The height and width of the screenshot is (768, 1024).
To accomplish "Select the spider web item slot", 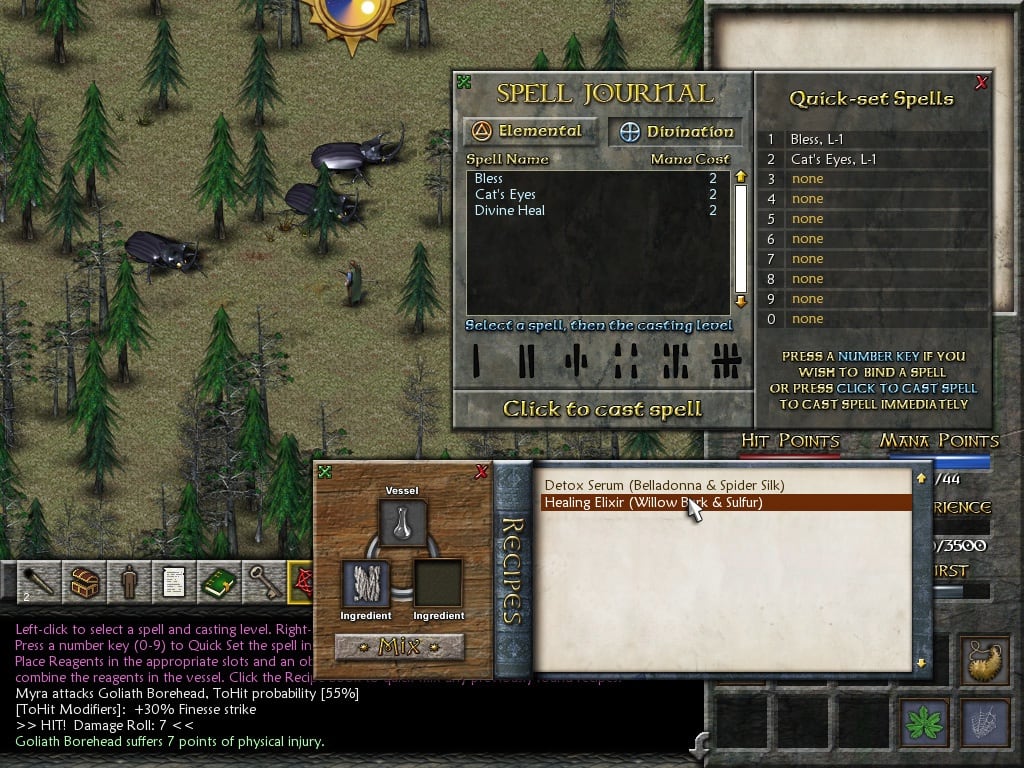I will 984,722.
